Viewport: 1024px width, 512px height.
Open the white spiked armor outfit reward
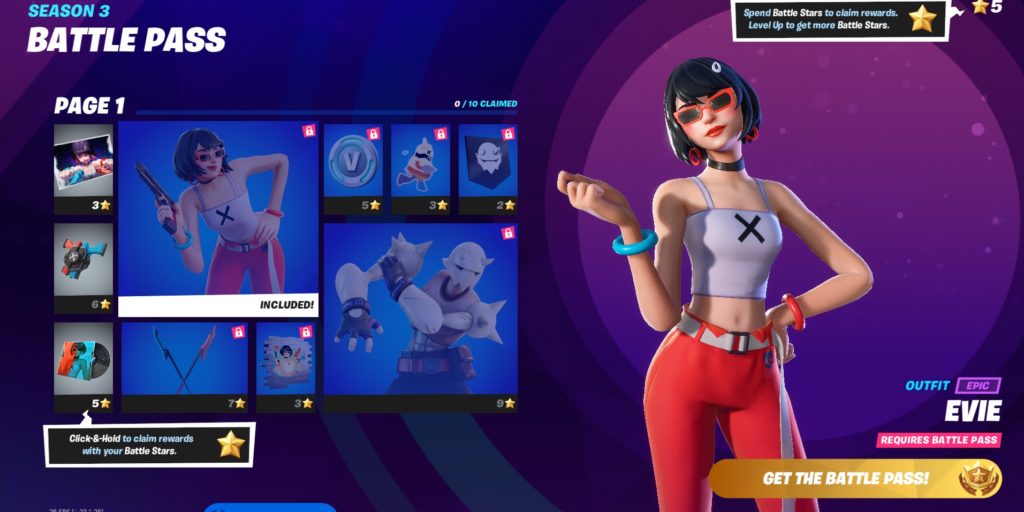click(x=420, y=316)
